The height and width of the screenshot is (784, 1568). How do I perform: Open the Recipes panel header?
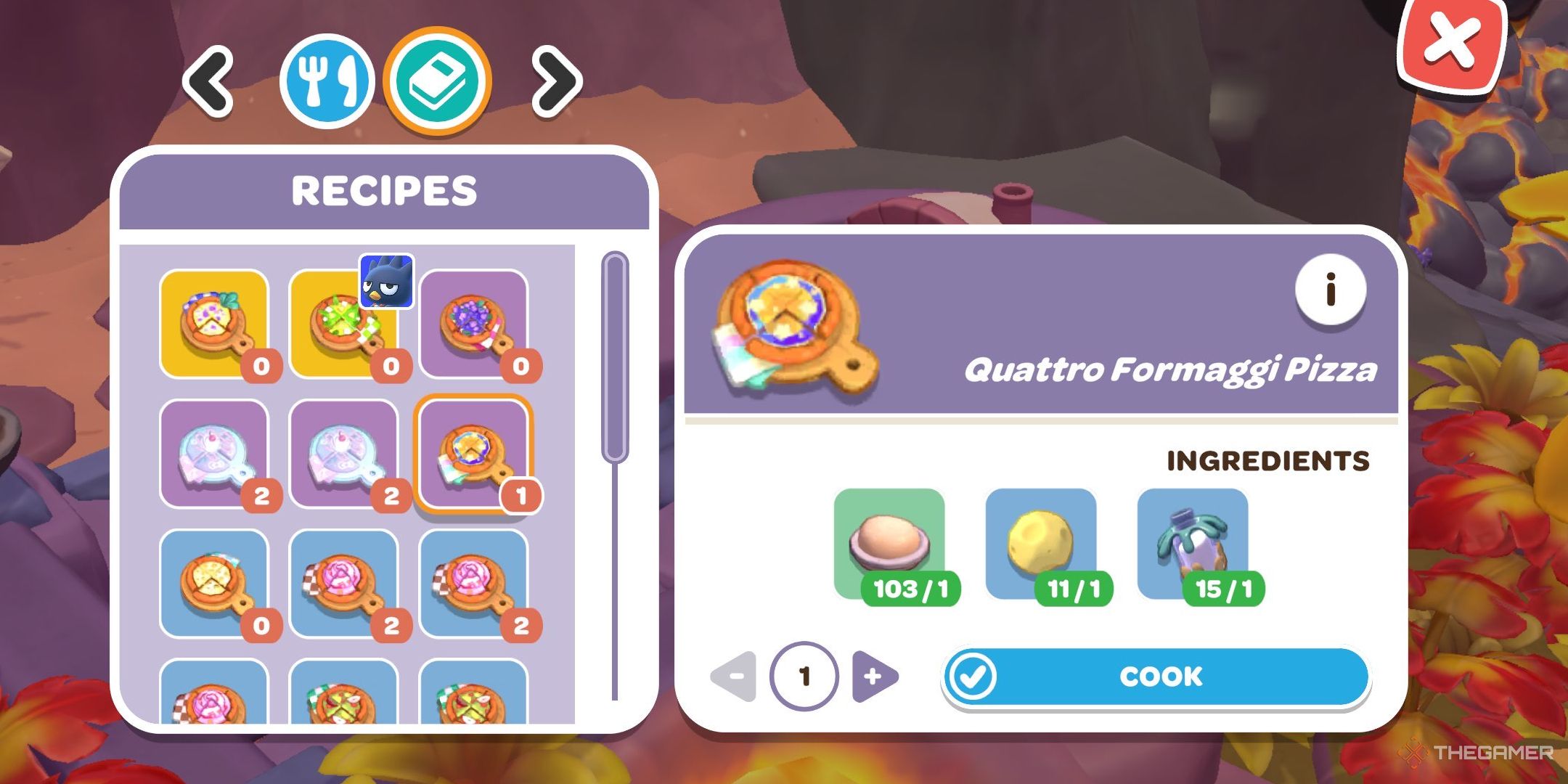pyautogui.click(x=385, y=191)
